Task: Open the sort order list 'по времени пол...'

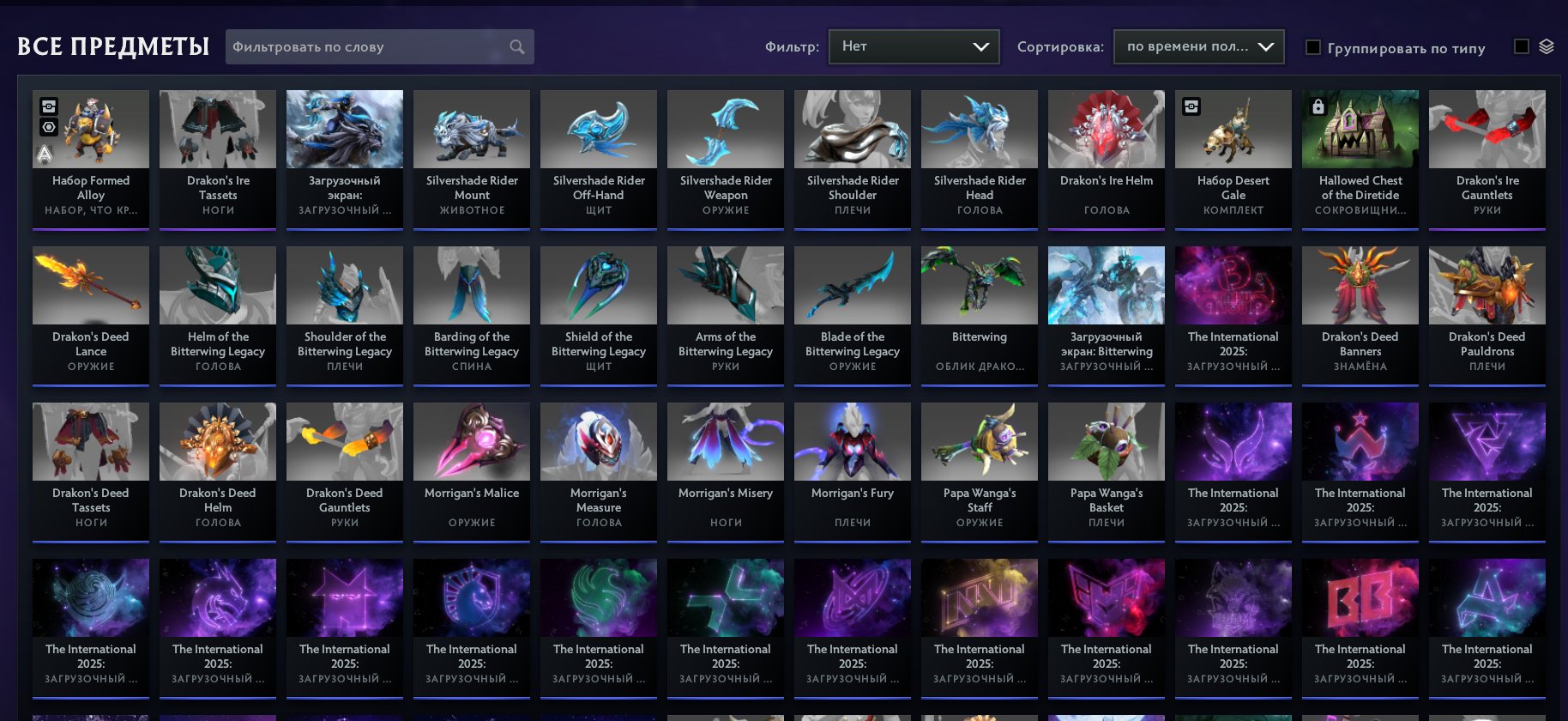Action: 1197,46
